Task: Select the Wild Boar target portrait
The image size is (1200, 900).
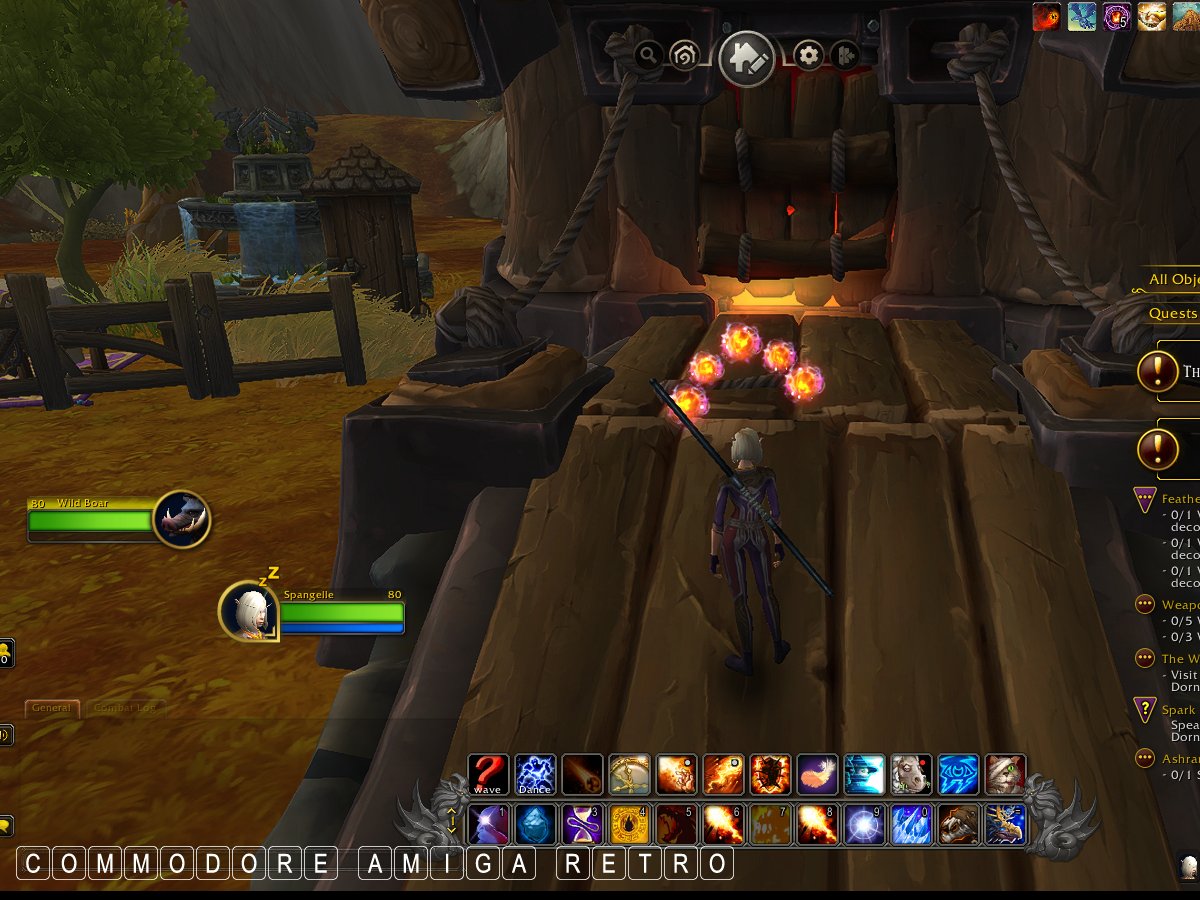Action: tap(181, 519)
